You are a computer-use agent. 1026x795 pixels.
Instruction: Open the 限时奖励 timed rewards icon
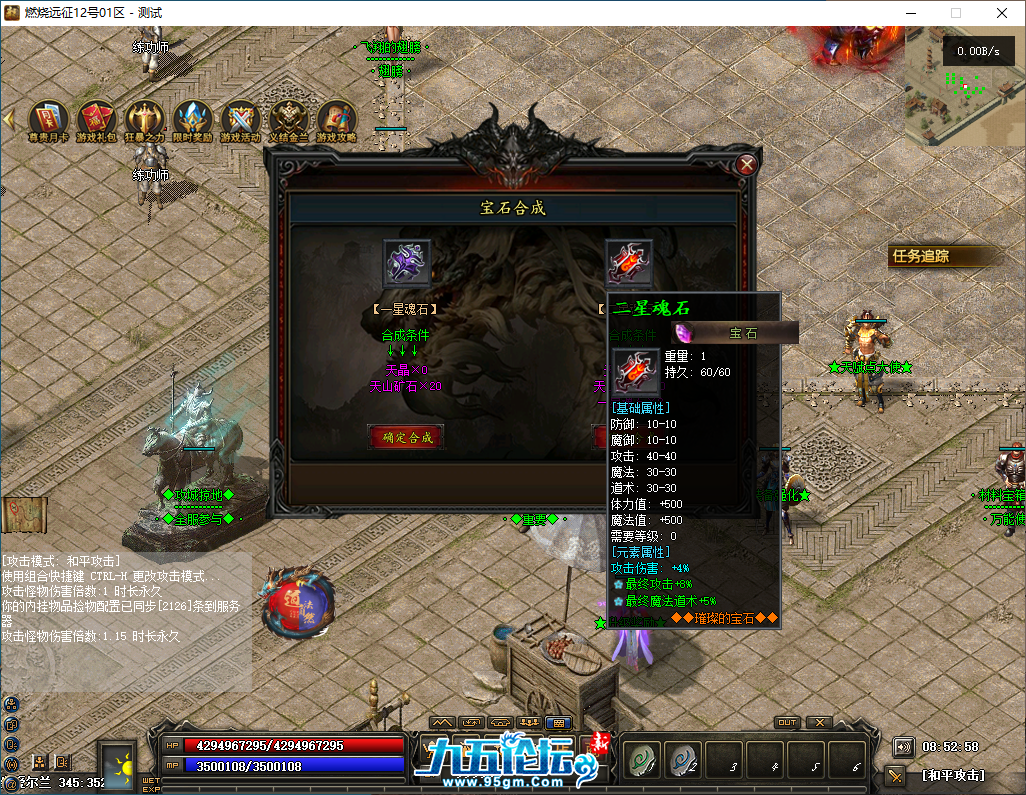[192, 119]
